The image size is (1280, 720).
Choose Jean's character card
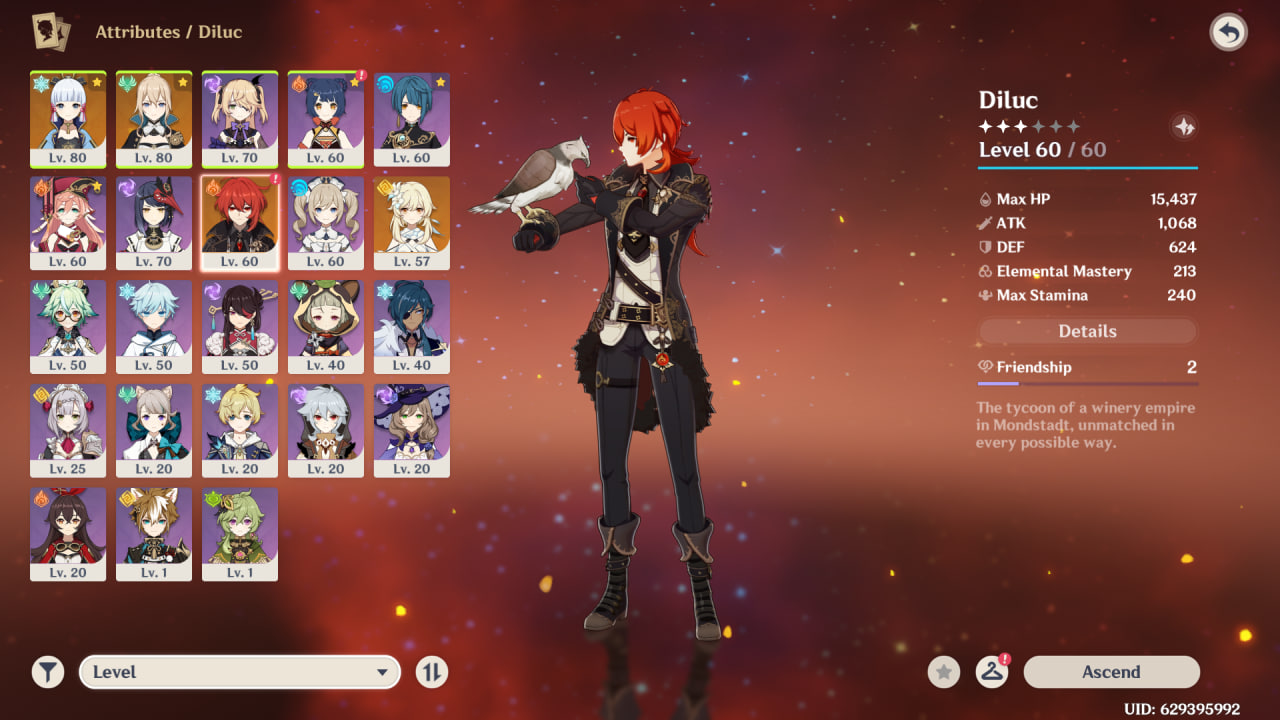coord(154,119)
